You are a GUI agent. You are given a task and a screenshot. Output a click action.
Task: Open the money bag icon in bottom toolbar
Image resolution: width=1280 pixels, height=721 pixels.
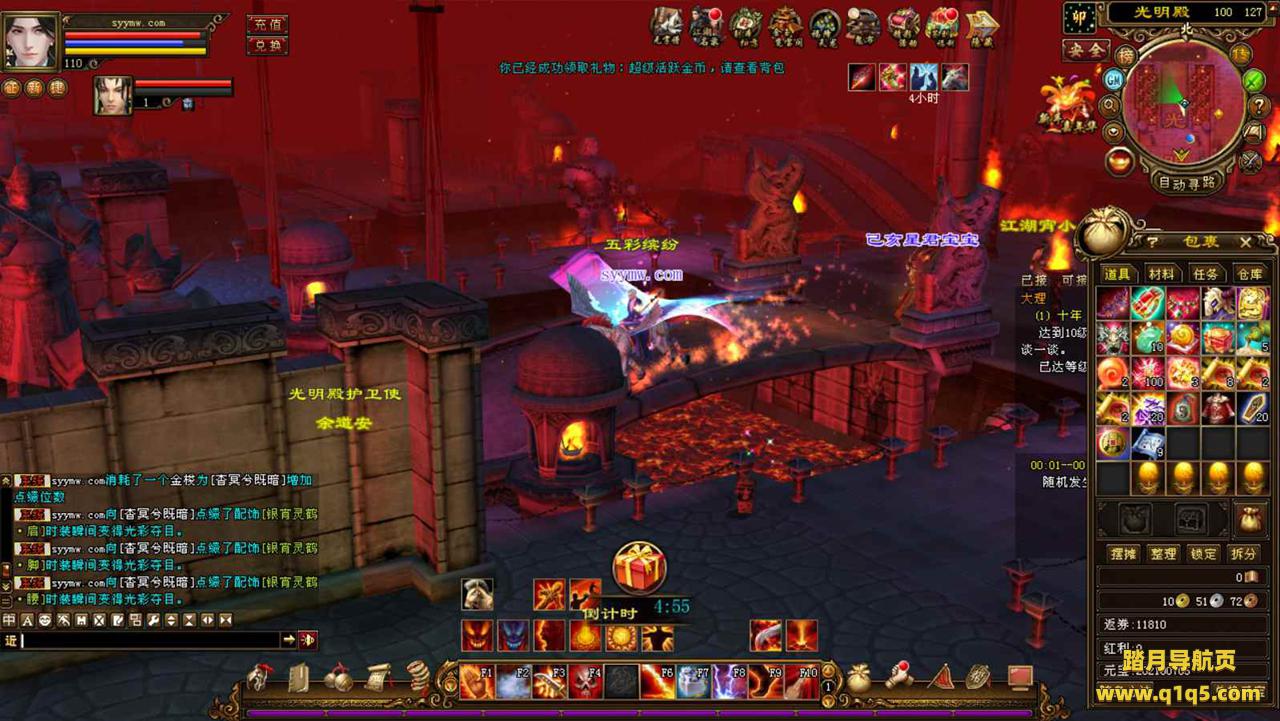tap(858, 679)
